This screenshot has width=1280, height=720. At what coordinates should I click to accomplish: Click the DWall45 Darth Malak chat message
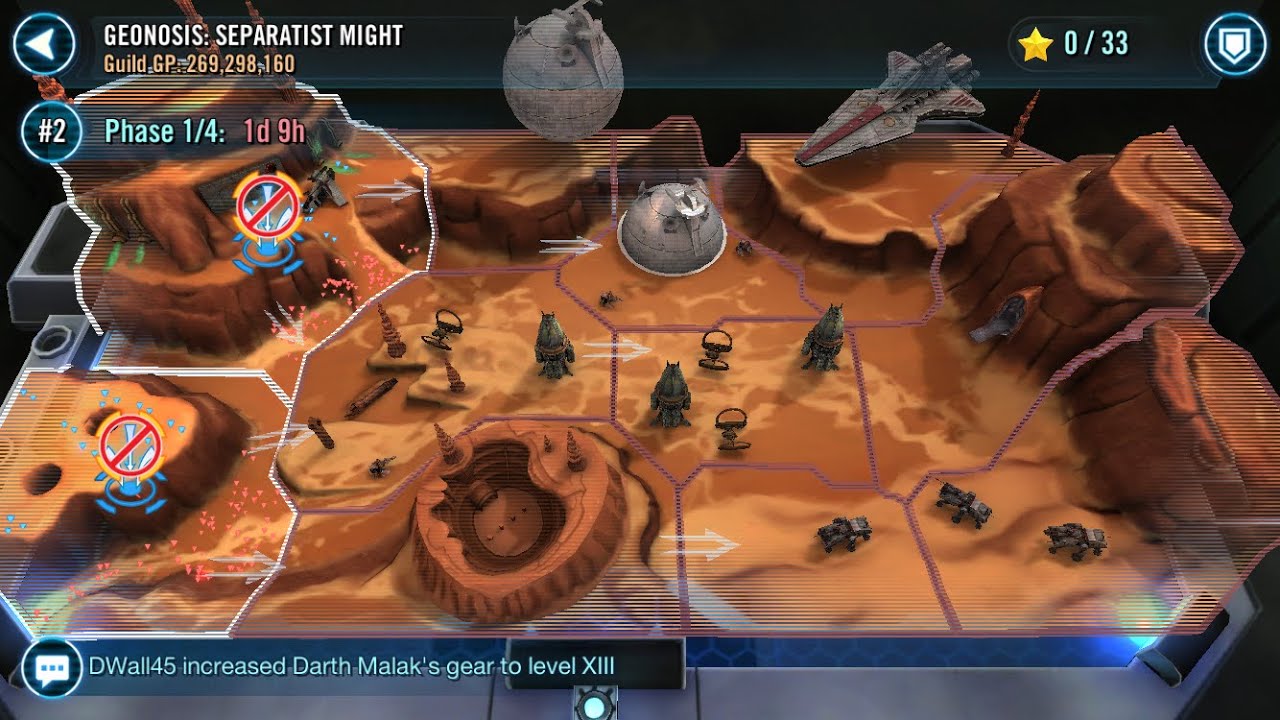coord(351,666)
